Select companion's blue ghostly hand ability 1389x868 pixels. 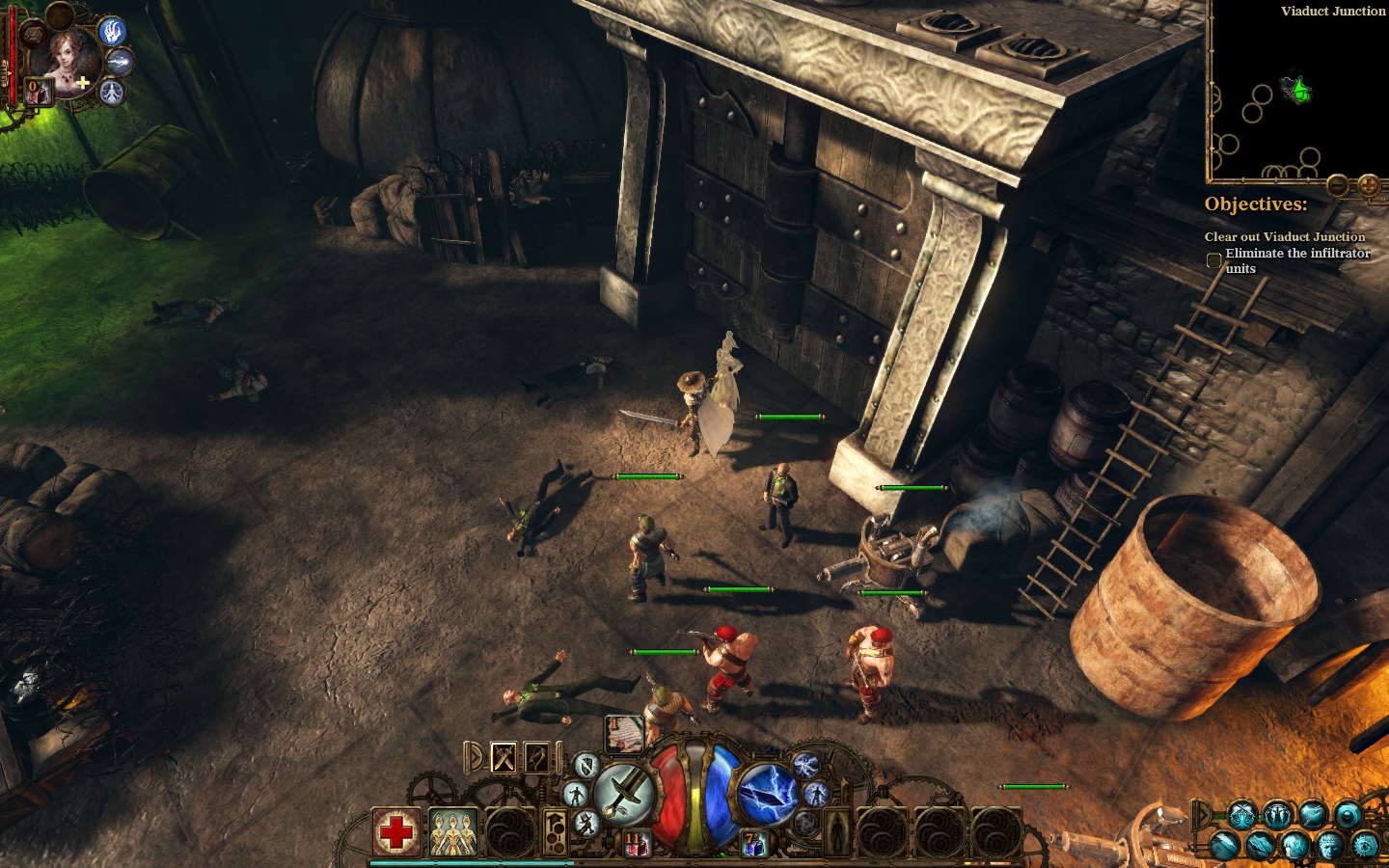113,31
